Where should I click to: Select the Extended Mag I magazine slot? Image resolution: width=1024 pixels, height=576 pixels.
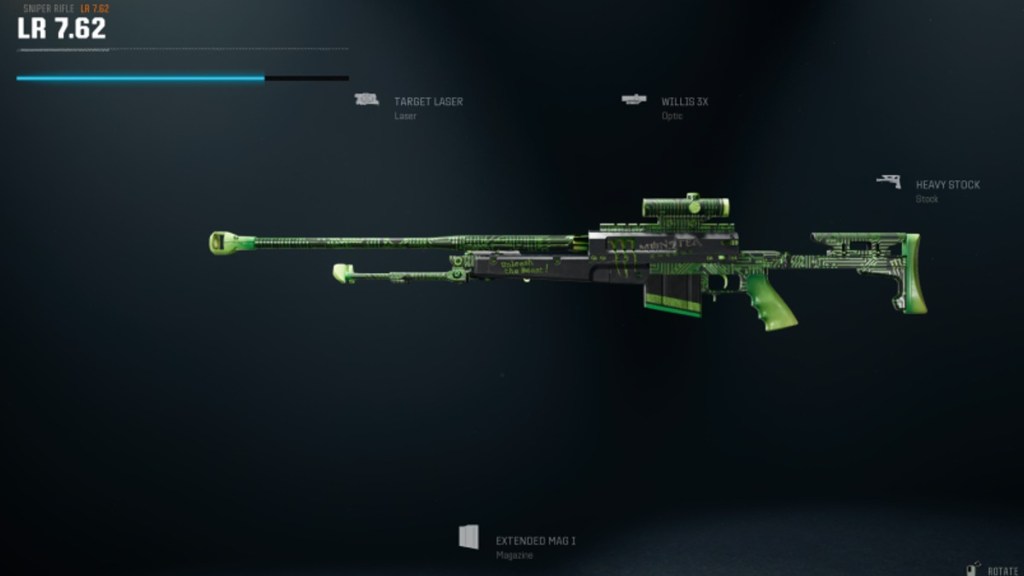click(535, 541)
